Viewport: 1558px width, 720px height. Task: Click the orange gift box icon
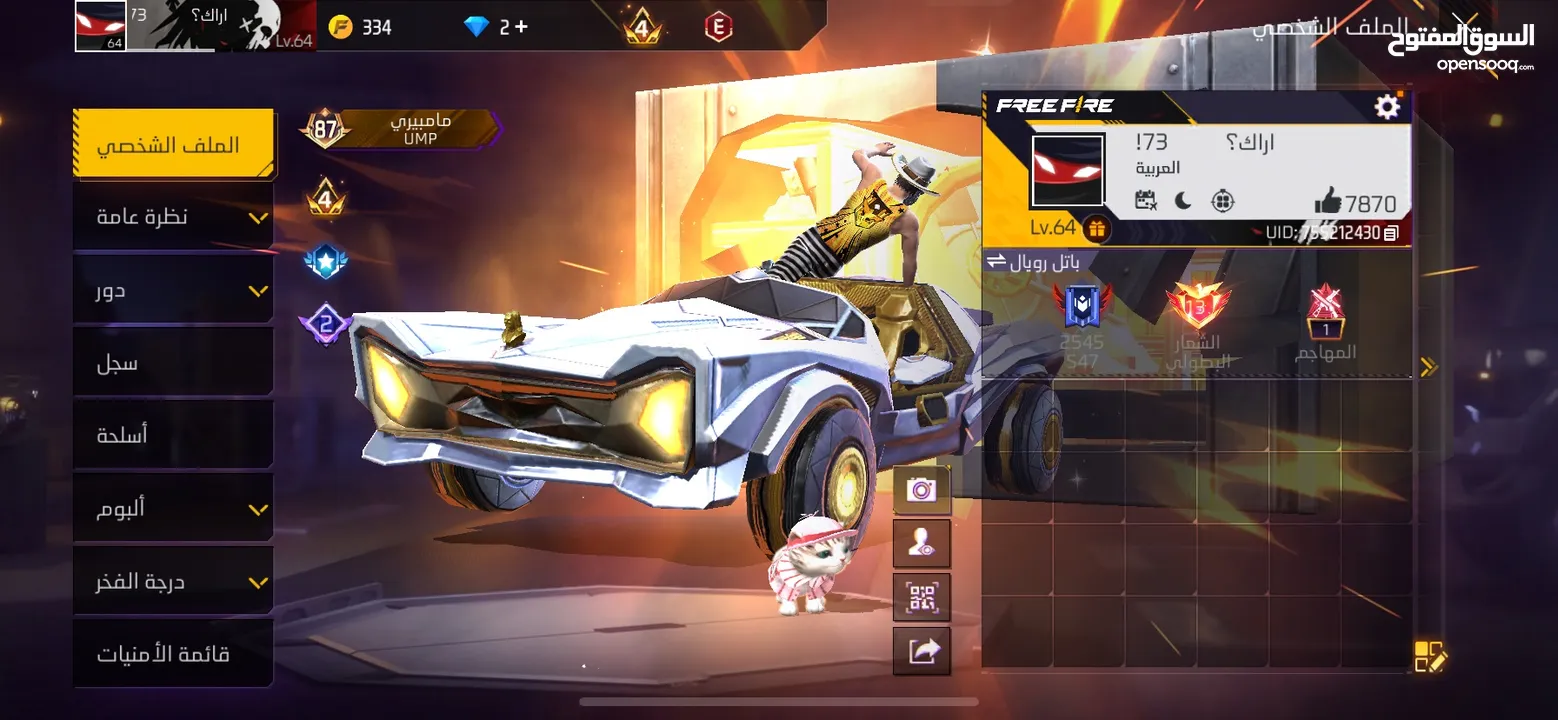1097,229
